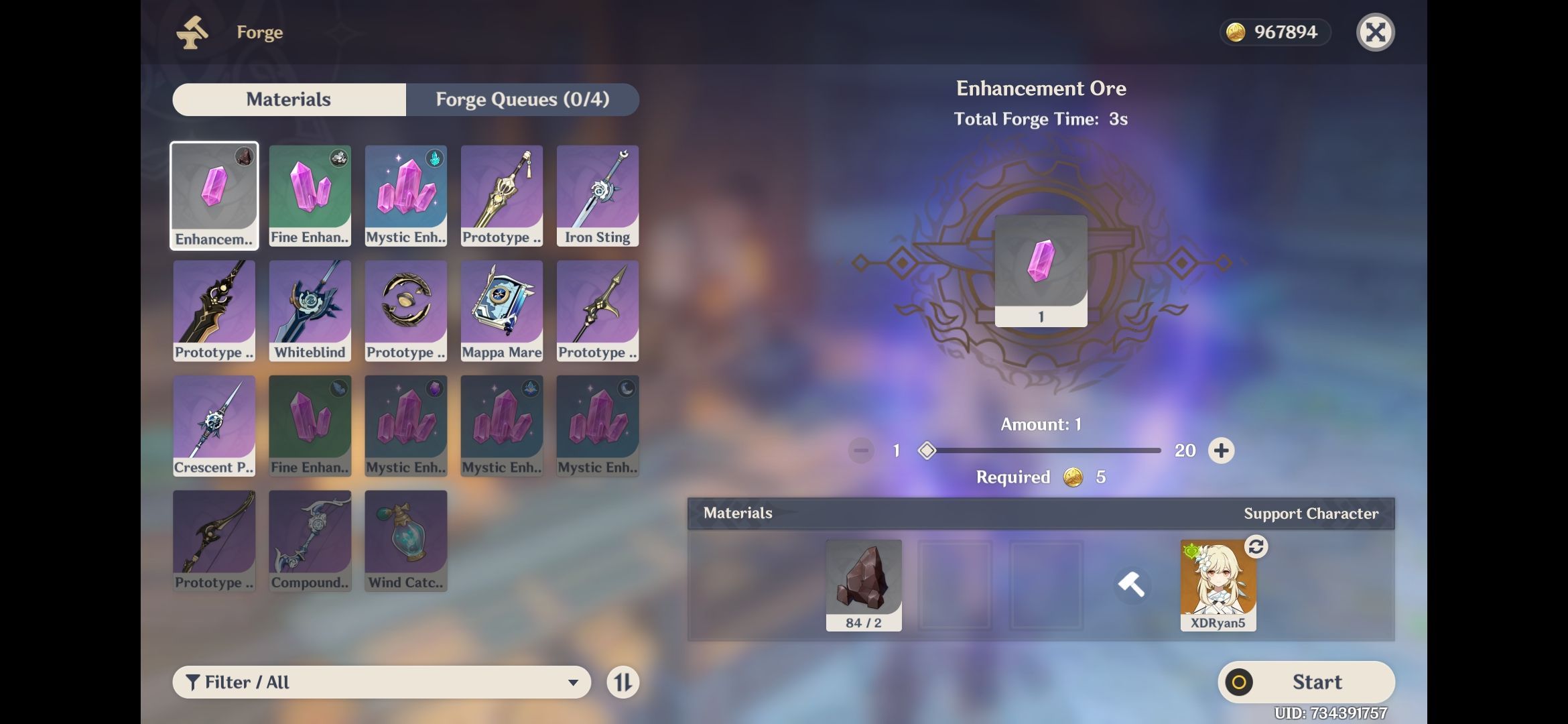Select the Whiteblind claymore blueprint
The image size is (1568, 724).
(310, 310)
